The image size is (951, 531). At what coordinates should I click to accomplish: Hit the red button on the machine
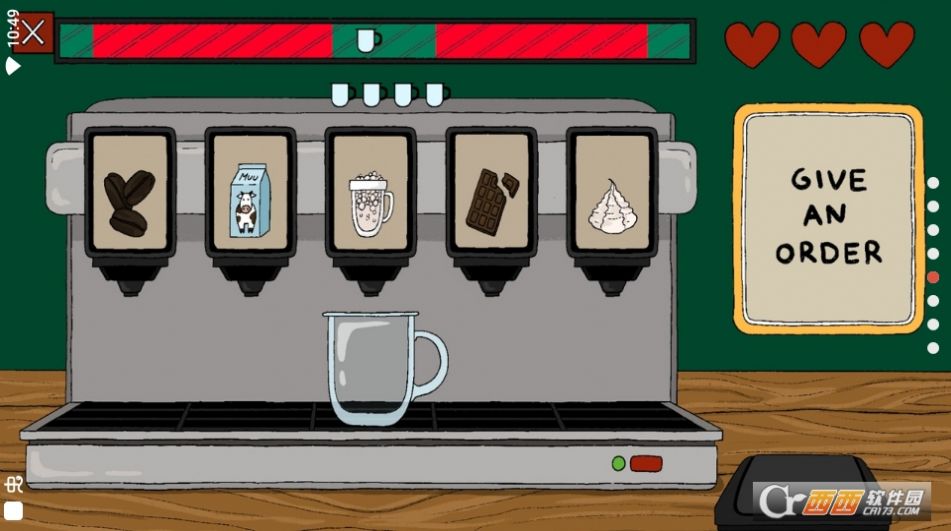click(646, 464)
